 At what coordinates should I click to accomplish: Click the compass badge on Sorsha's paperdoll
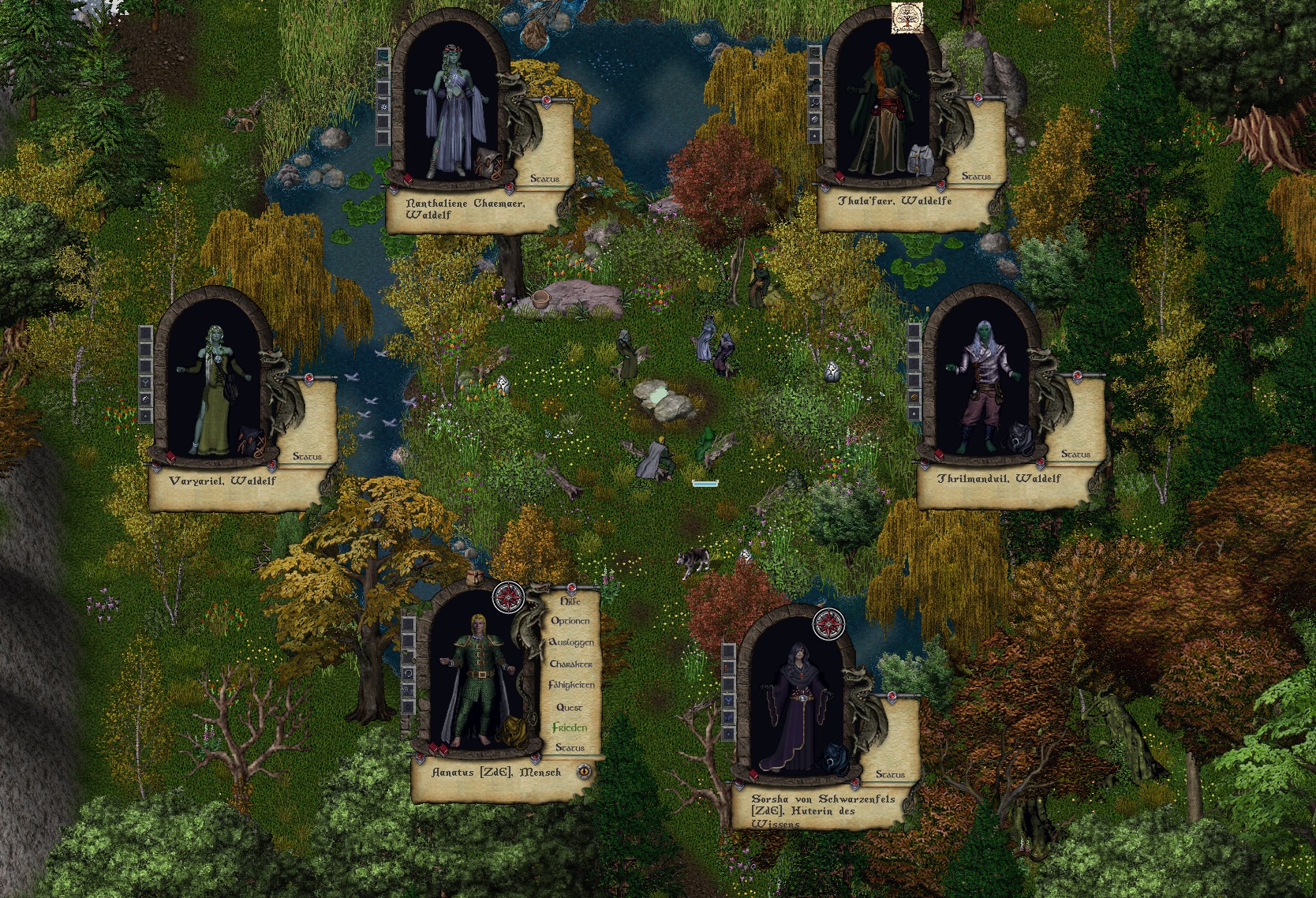click(828, 623)
